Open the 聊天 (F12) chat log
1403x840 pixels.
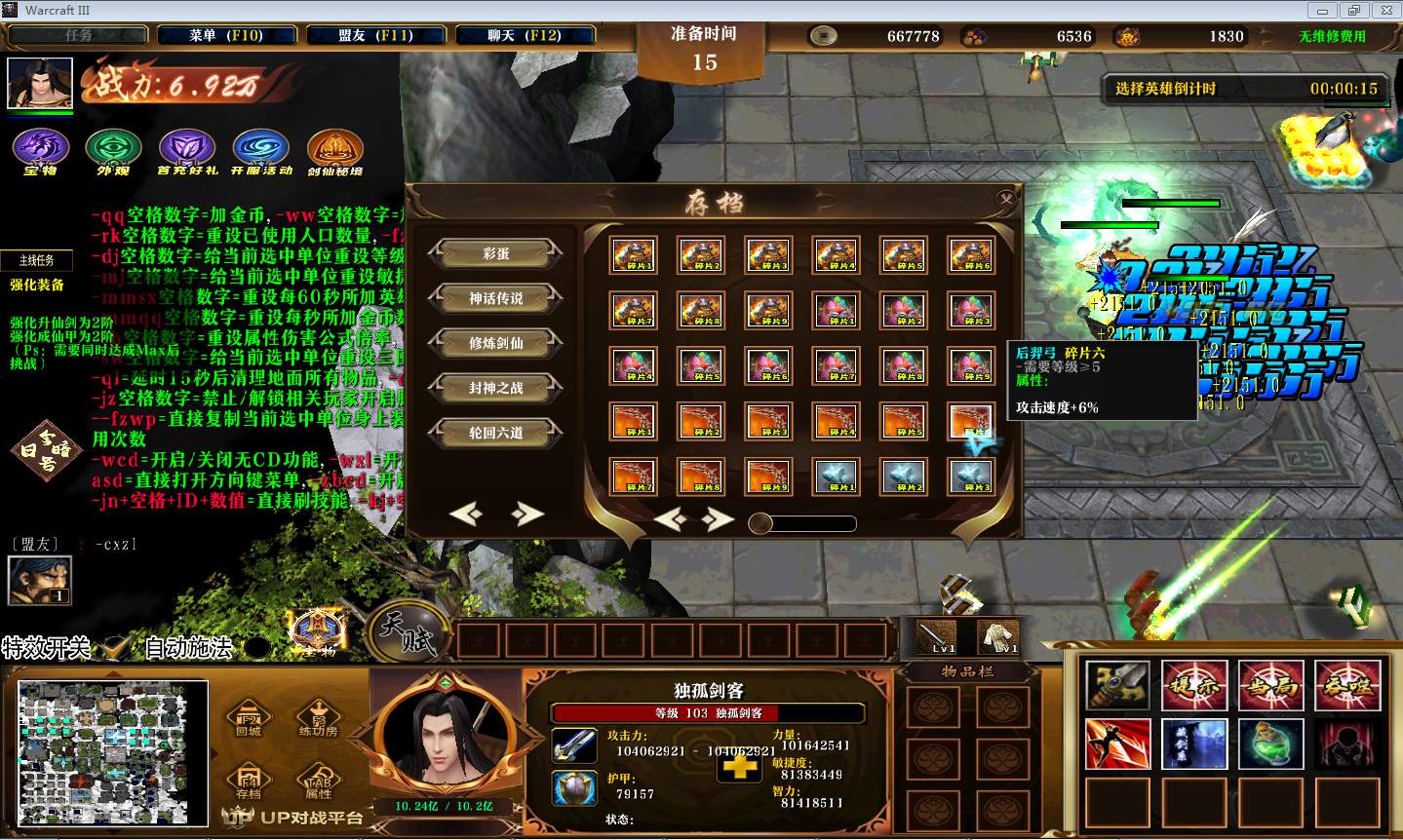525,36
